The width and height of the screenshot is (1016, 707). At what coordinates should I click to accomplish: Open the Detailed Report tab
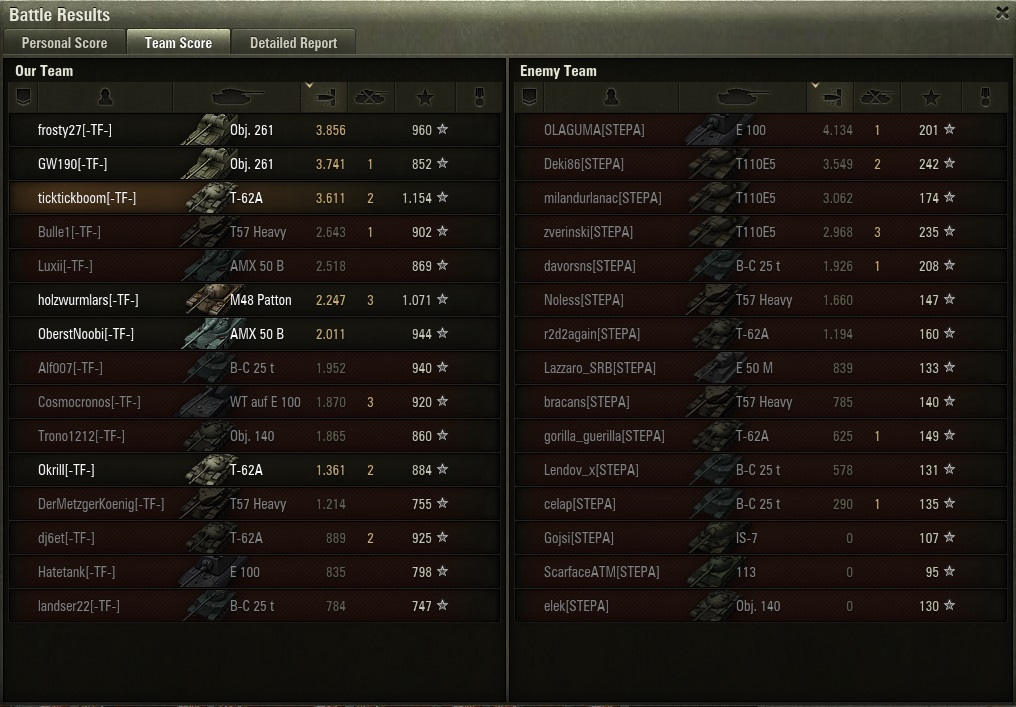pyautogui.click(x=293, y=43)
